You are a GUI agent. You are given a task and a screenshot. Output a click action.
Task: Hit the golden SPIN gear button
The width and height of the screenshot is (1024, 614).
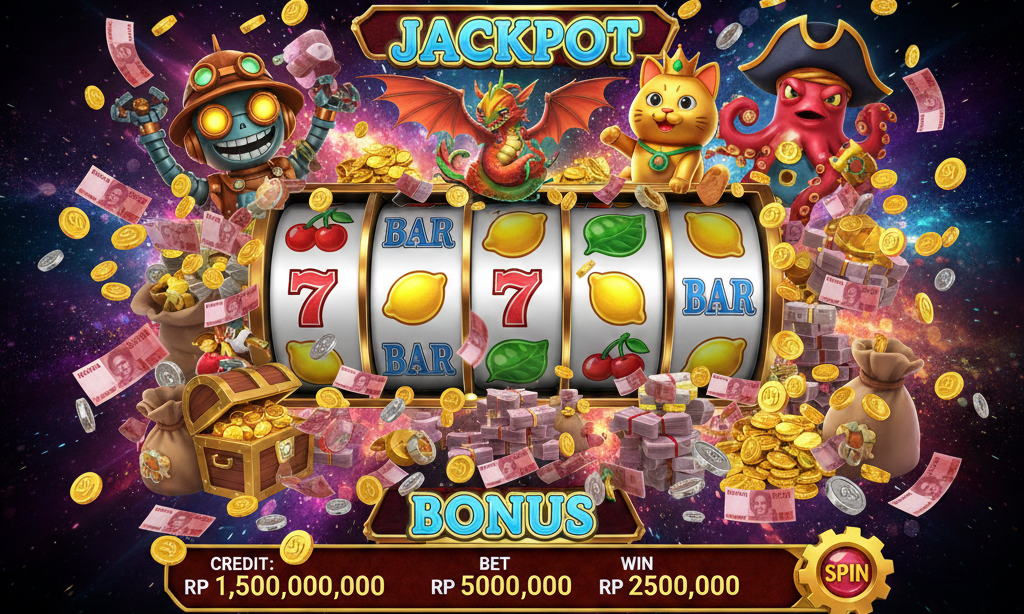click(x=845, y=573)
